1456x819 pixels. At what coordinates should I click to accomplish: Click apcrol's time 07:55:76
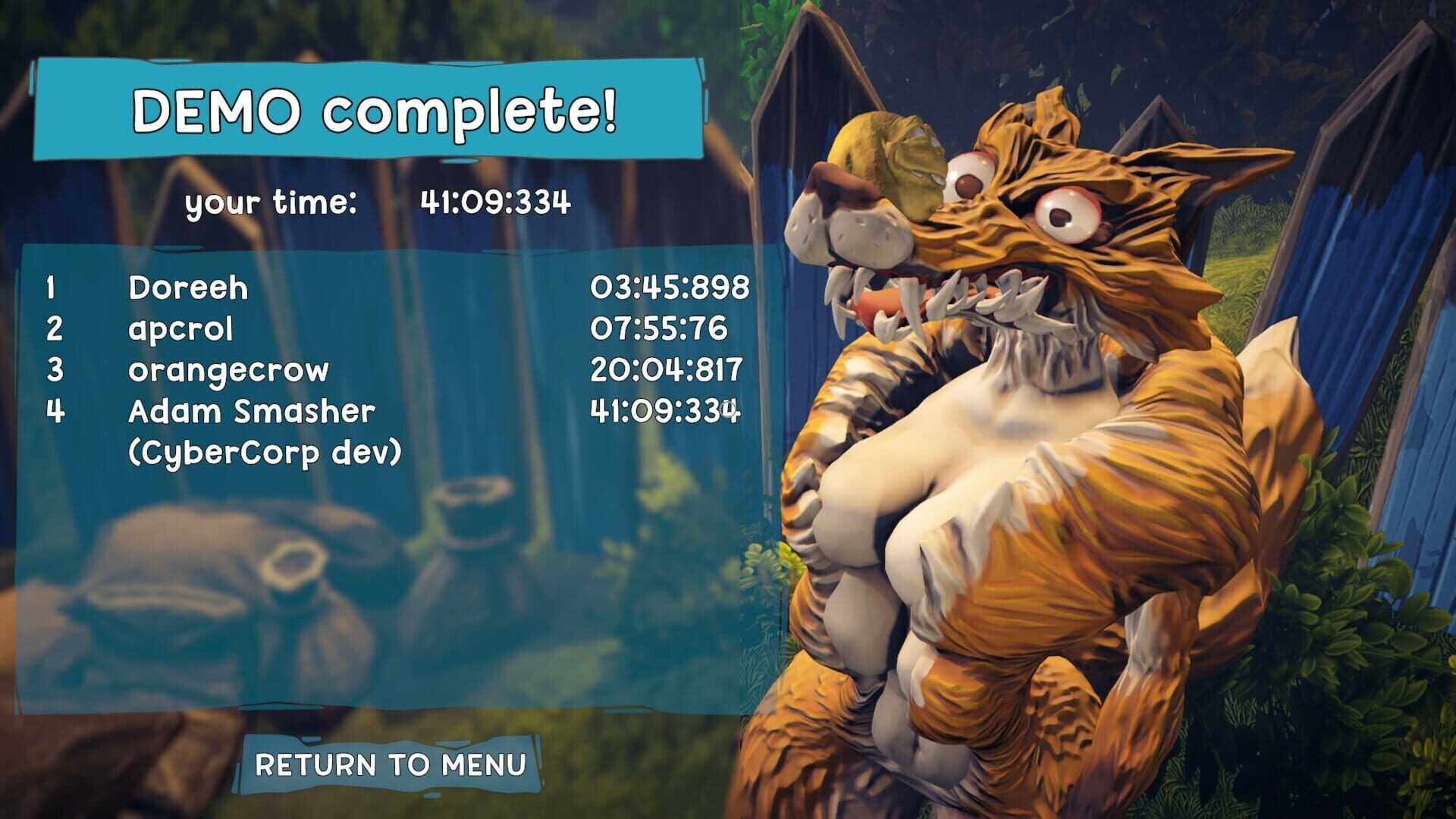660,329
